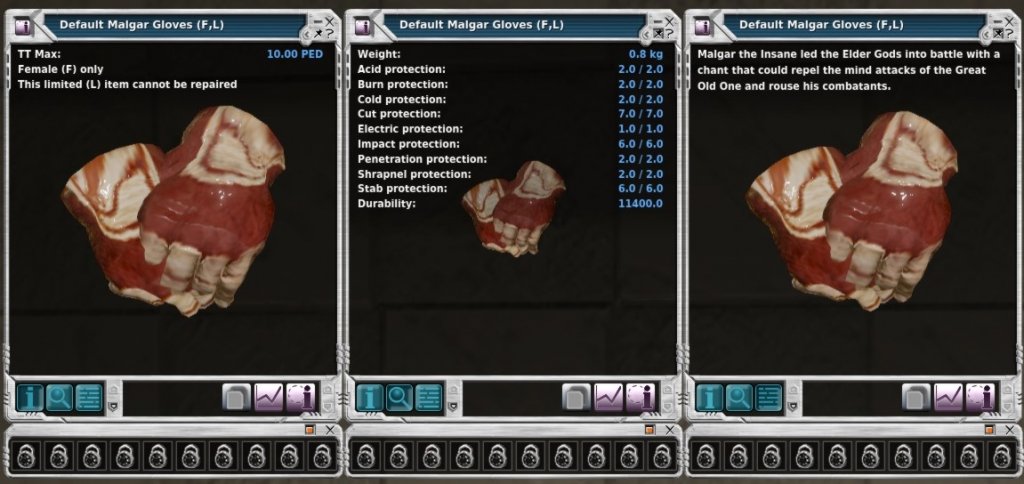Select the magnifier tab in TT Max window
This screenshot has height=484, width=1024.
coord(60,397)
